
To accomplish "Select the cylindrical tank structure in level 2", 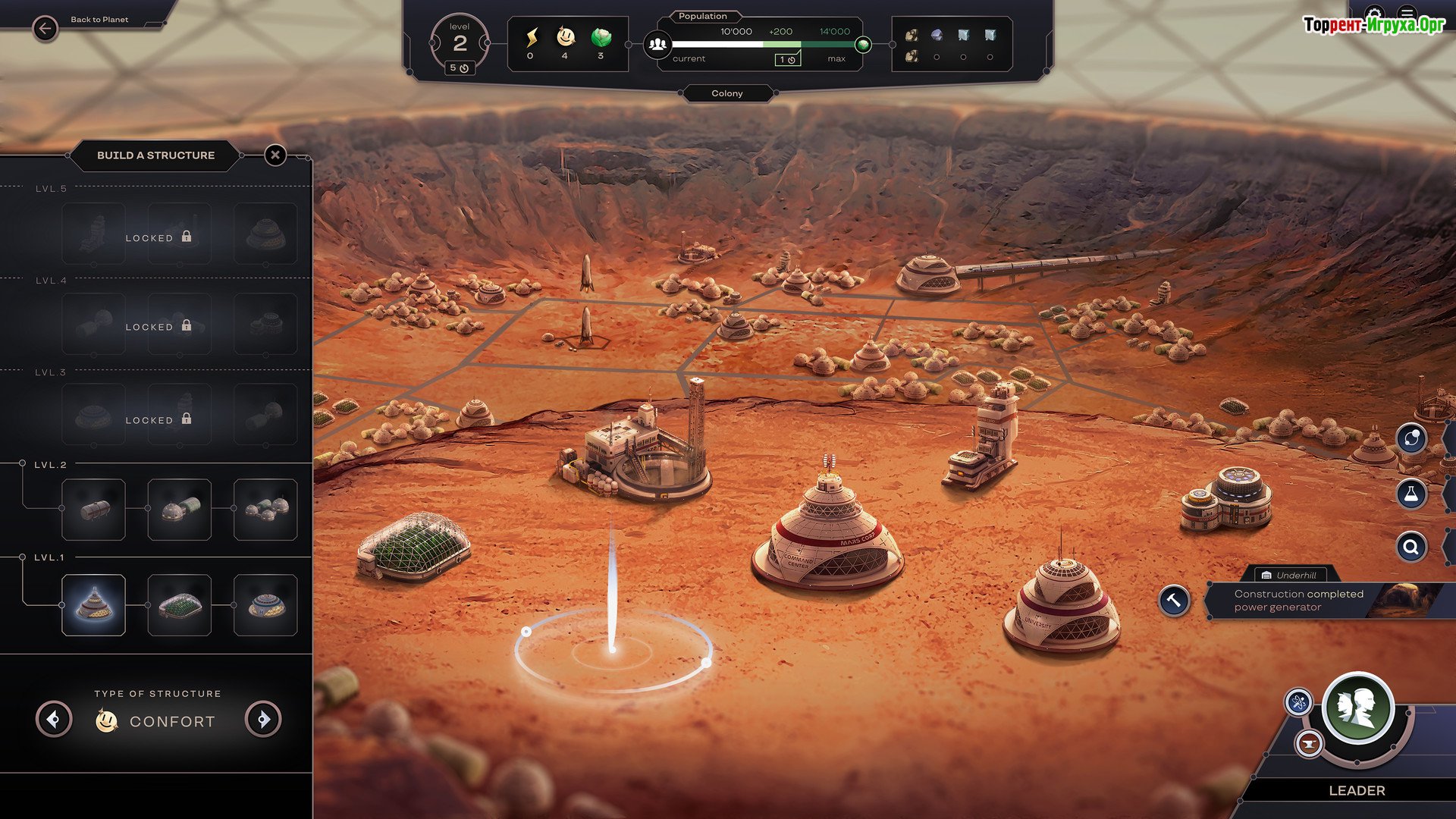I will point(93,510).
